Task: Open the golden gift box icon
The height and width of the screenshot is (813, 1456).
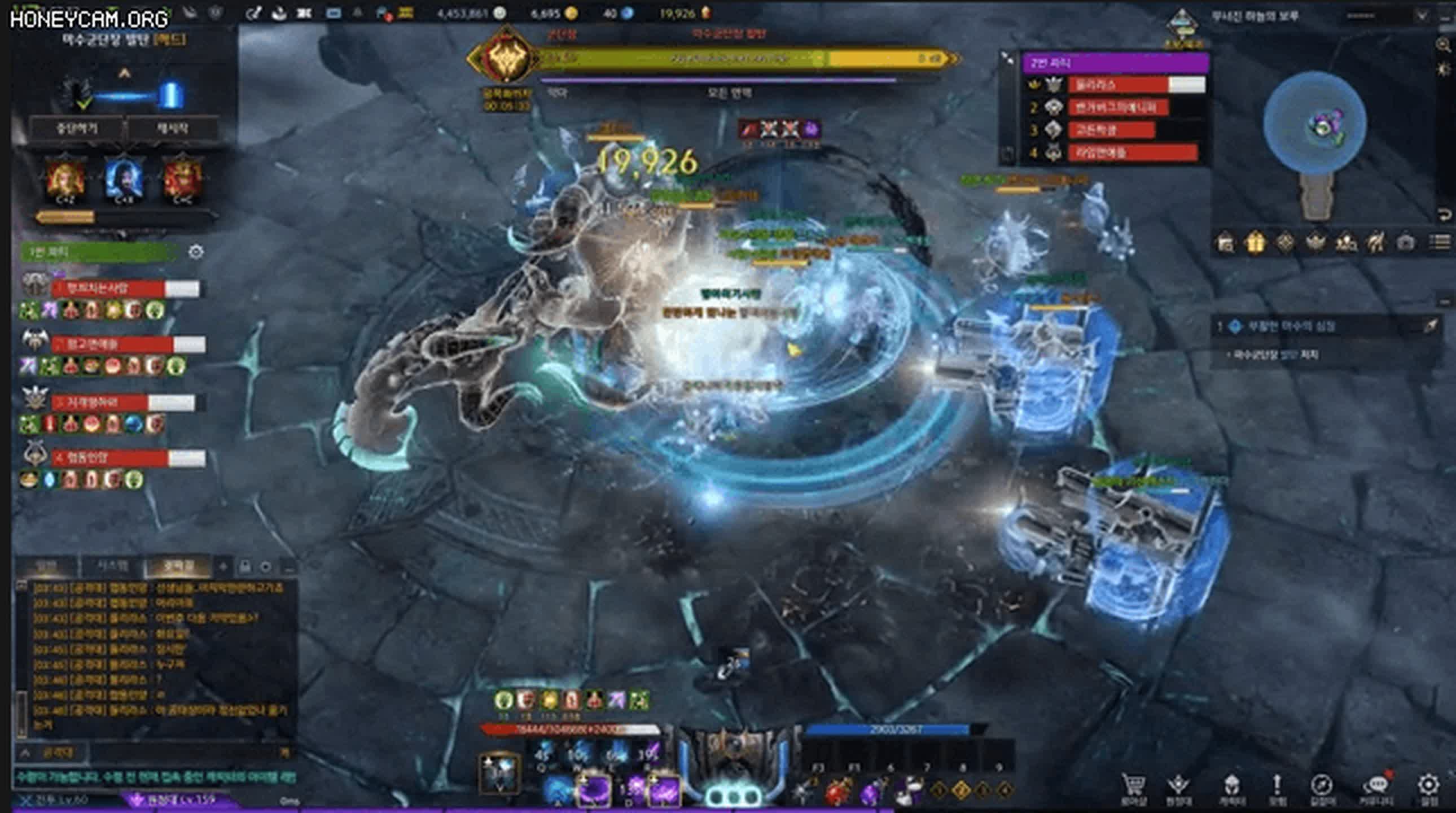Action: pyautogui.click(x=1255, y=243)
